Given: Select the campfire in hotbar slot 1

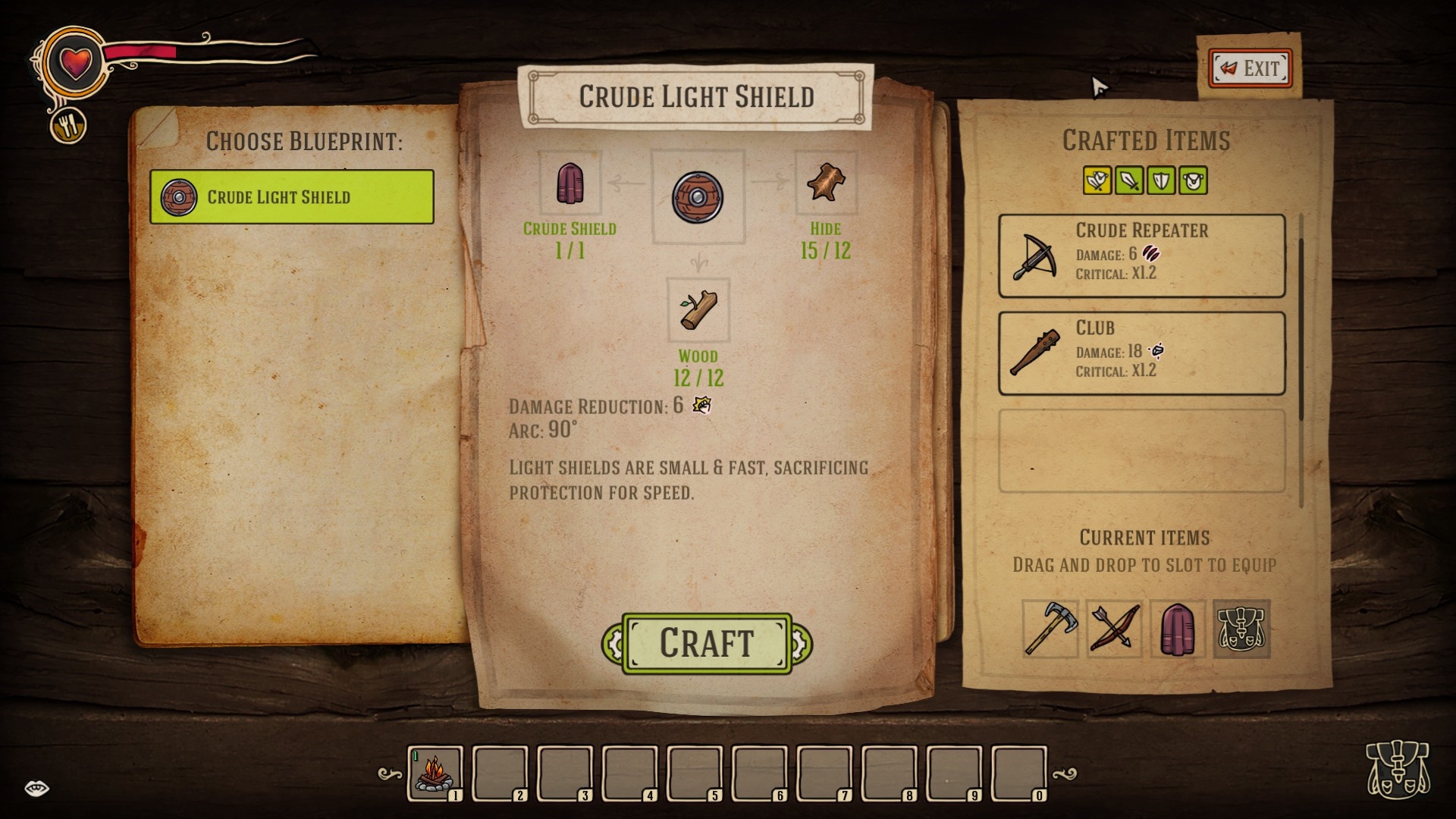Looking at the screenshot, I should tap(435, 773).
